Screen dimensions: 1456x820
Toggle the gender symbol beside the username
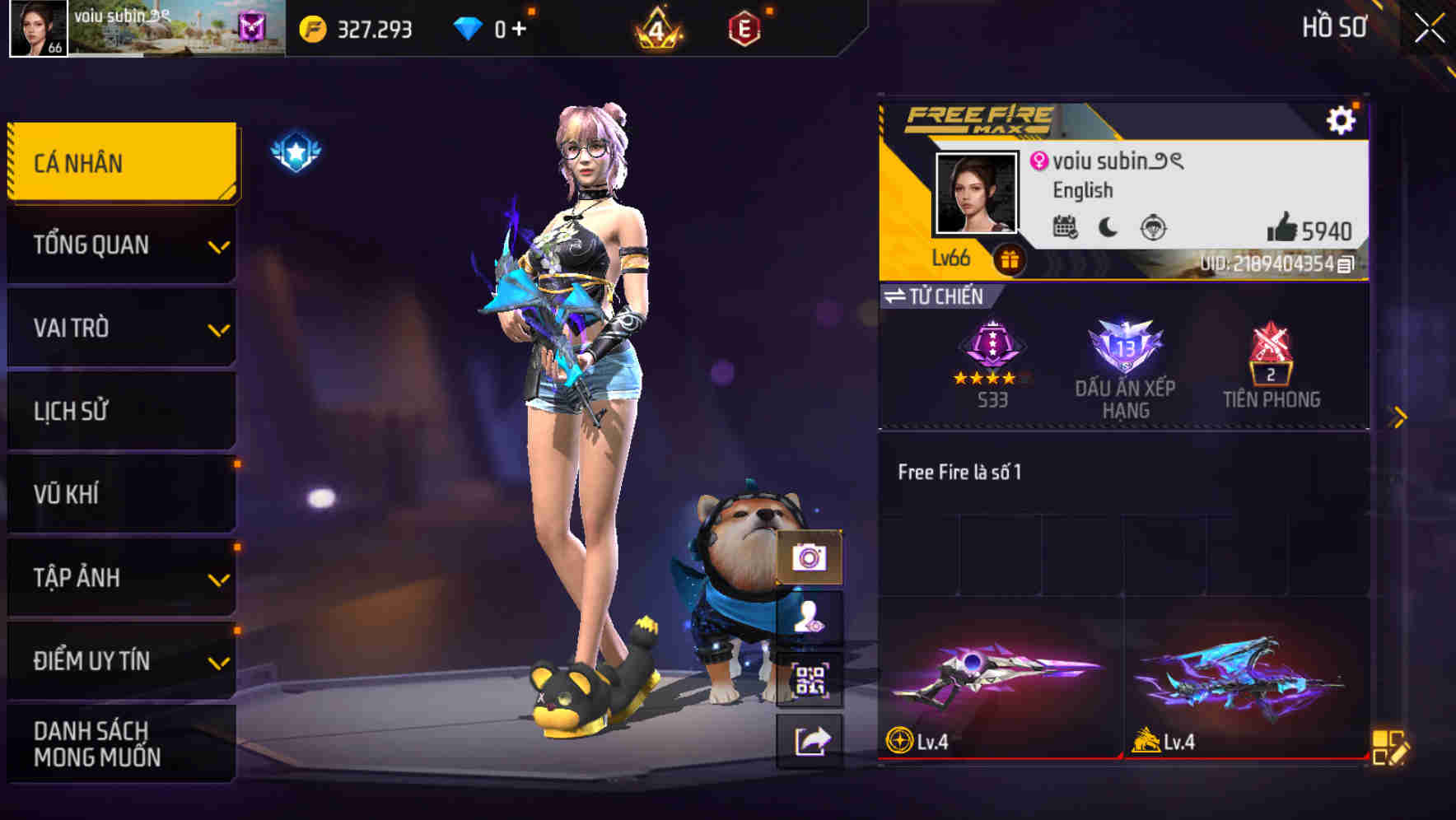click(x=1039, y=162)
